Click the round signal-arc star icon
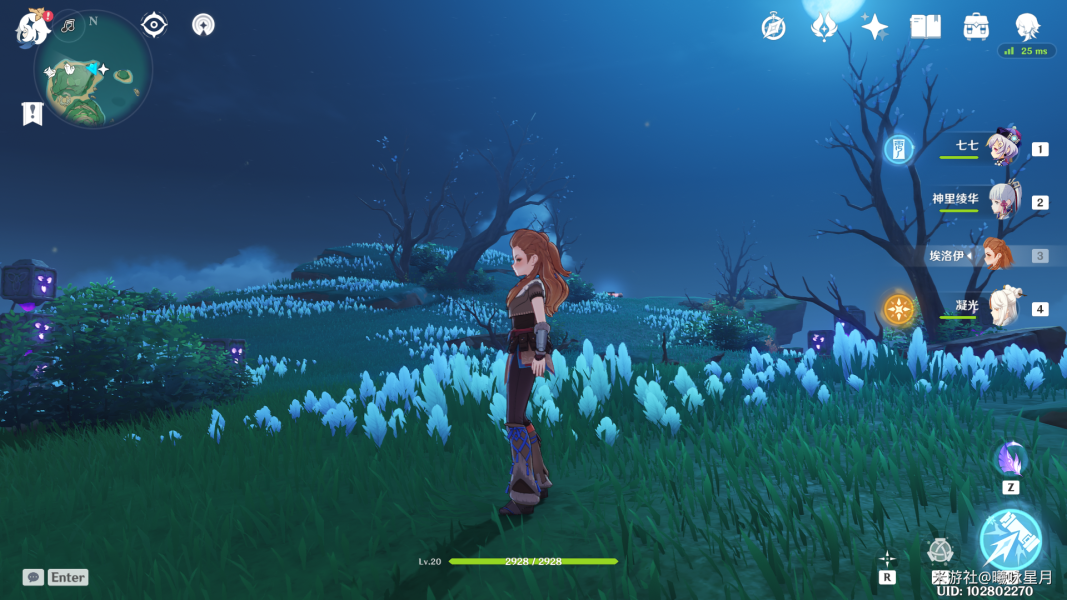 pyautogui.click(x=203, y=25)
